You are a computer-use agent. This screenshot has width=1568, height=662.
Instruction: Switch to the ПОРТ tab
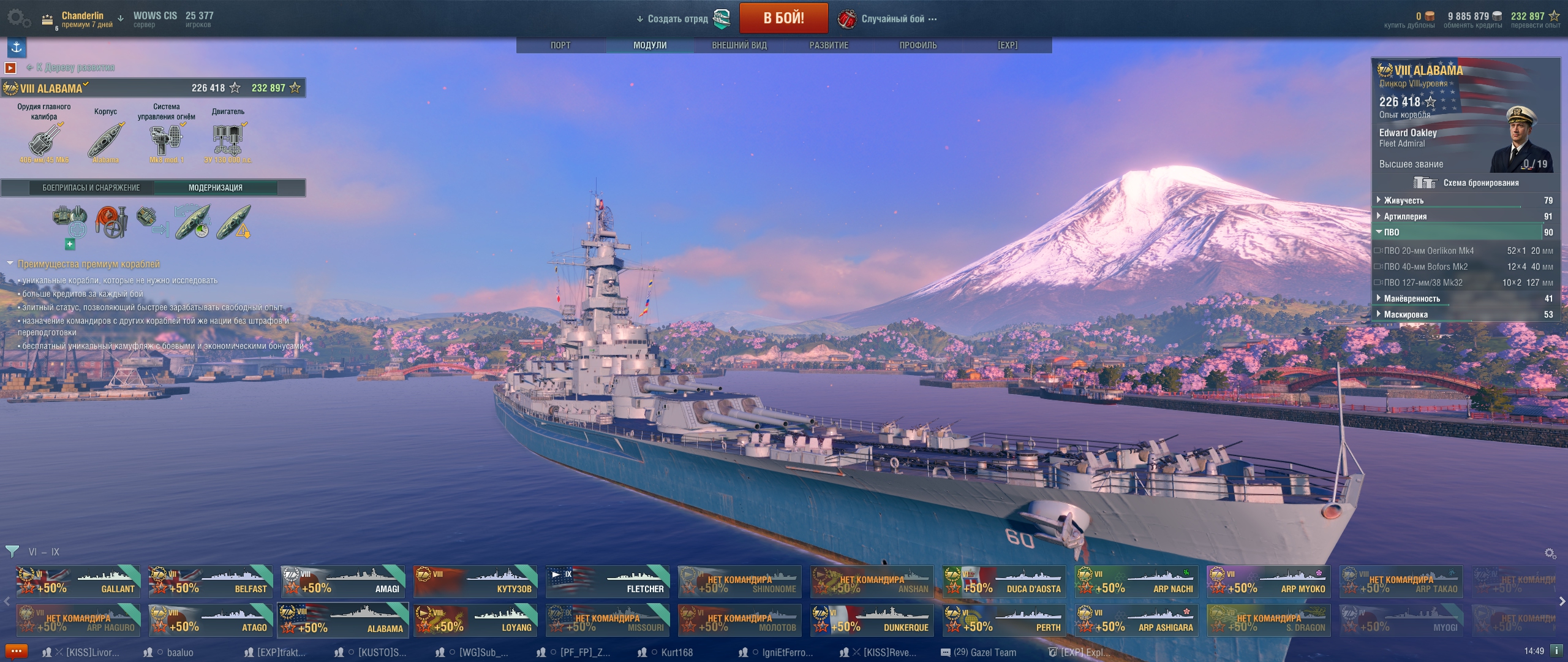coord(560,45)
